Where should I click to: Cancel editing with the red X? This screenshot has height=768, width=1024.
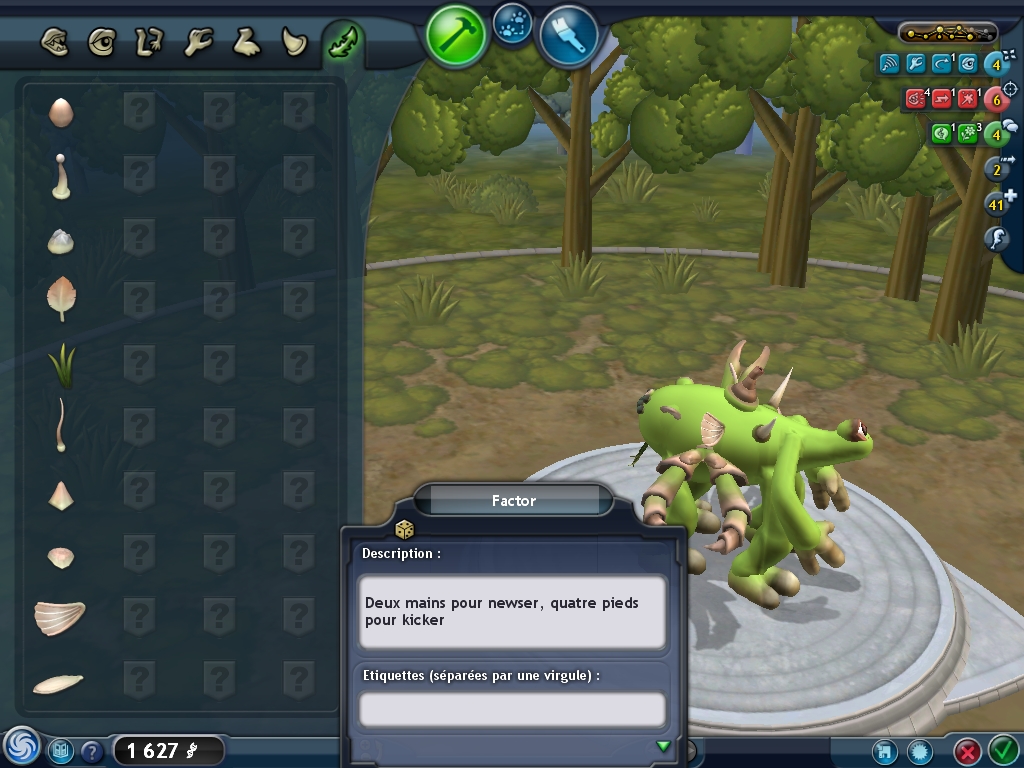pos(966,750)
